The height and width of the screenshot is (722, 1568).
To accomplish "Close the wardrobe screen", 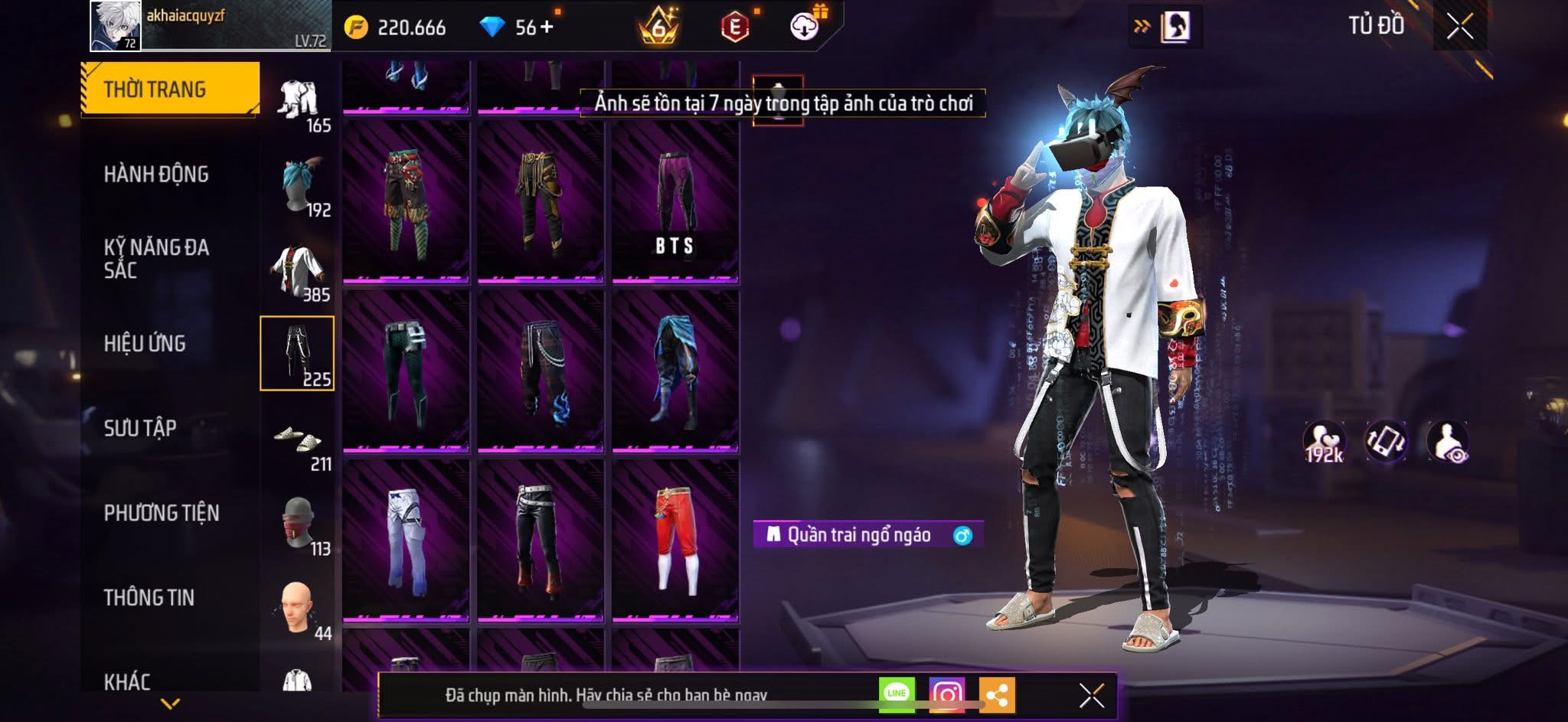I will [x=1459, y=27].
